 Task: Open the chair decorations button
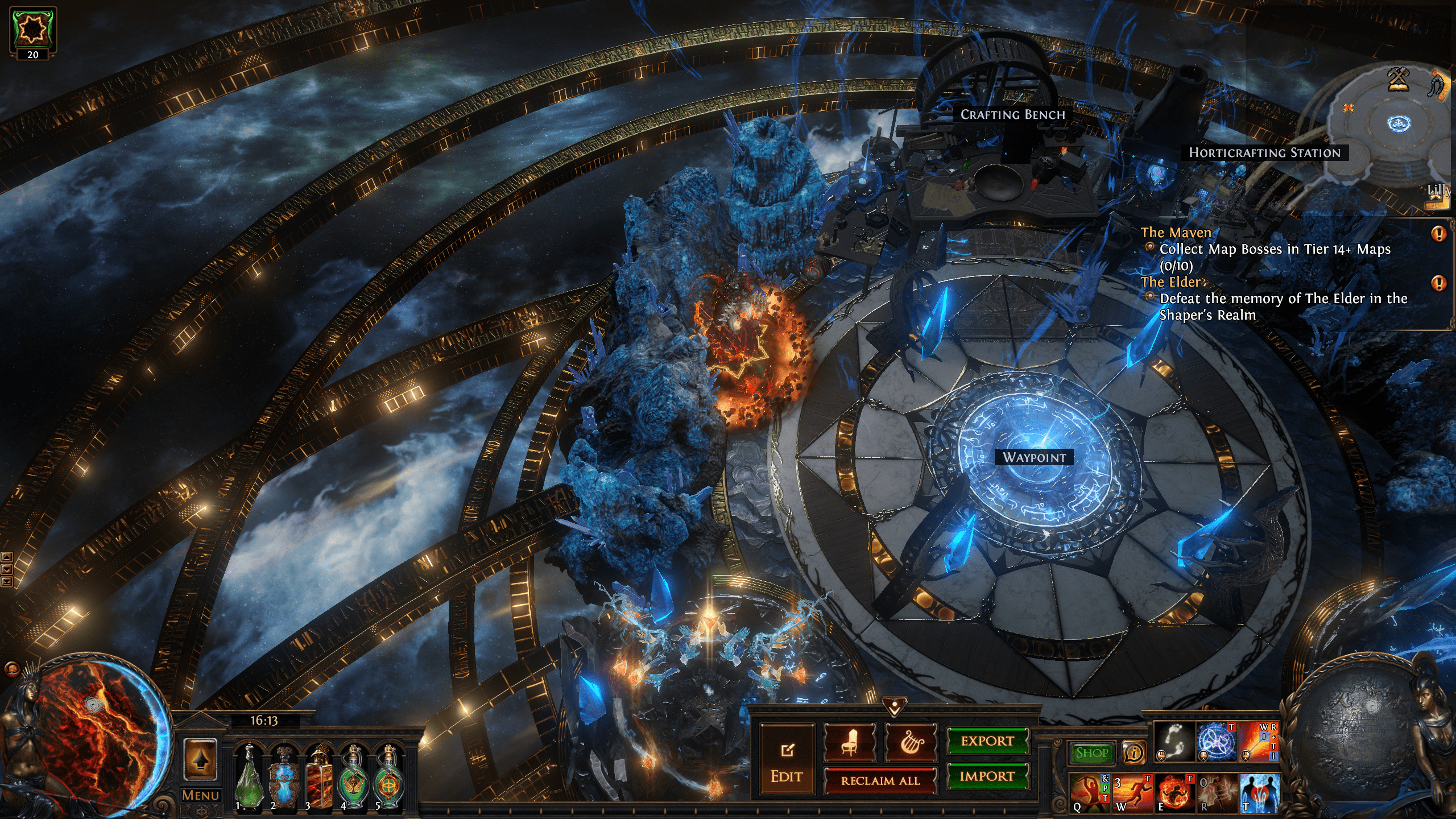tap(850, 742)
